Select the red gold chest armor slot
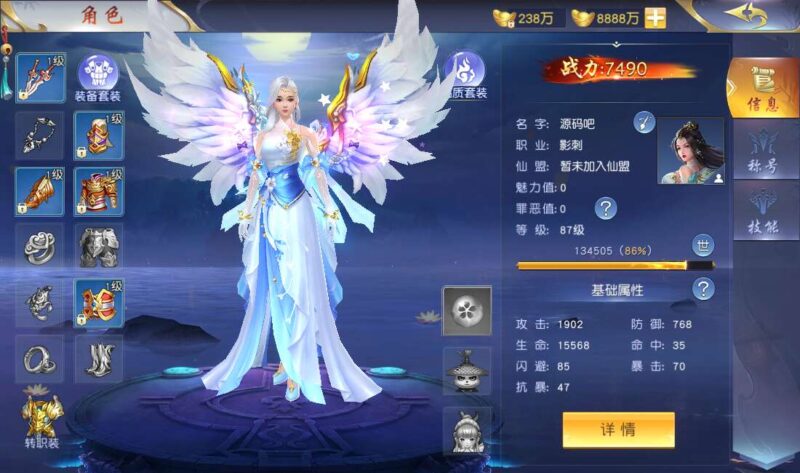The height and width of the screenshot is (473, 800). pos(99,190)
